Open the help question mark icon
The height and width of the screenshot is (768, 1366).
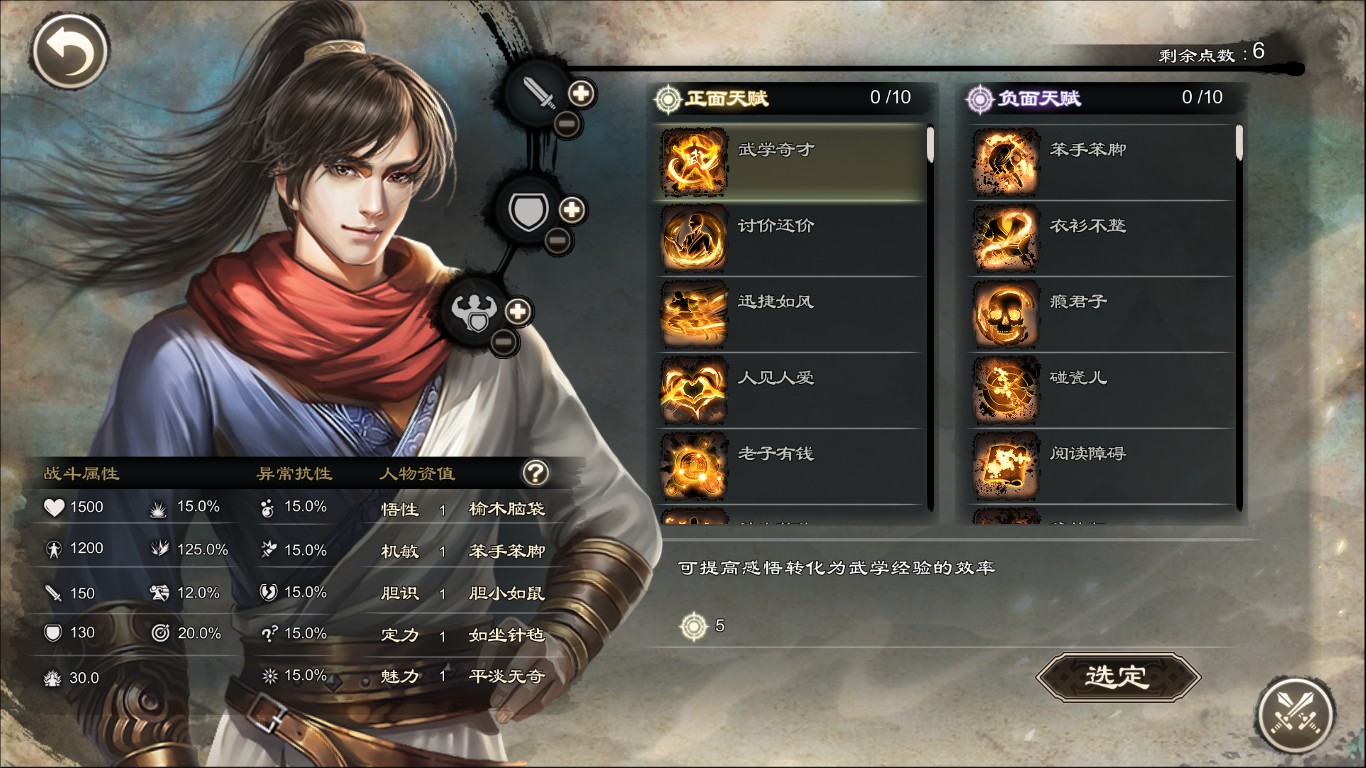click(534, 474)
